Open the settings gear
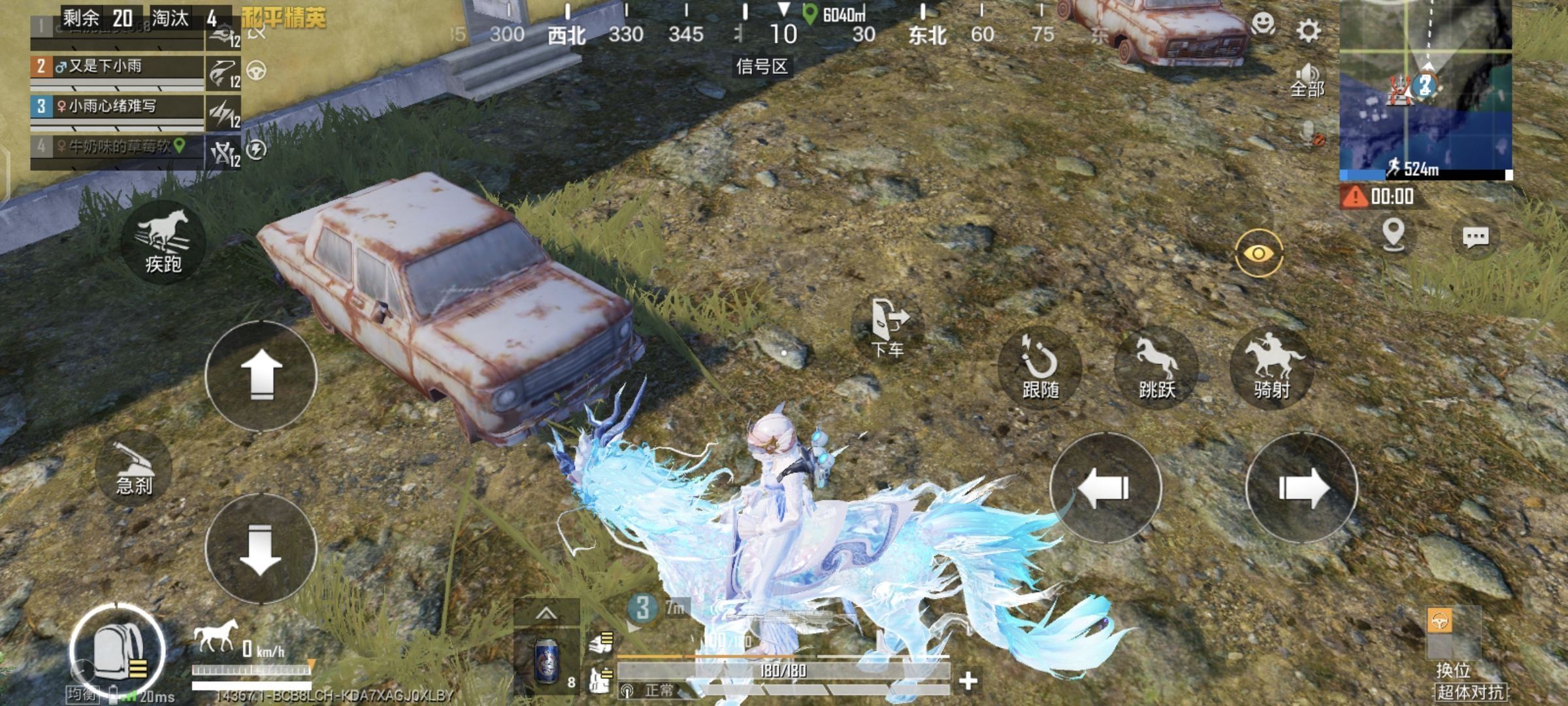 pos(1308,31)
